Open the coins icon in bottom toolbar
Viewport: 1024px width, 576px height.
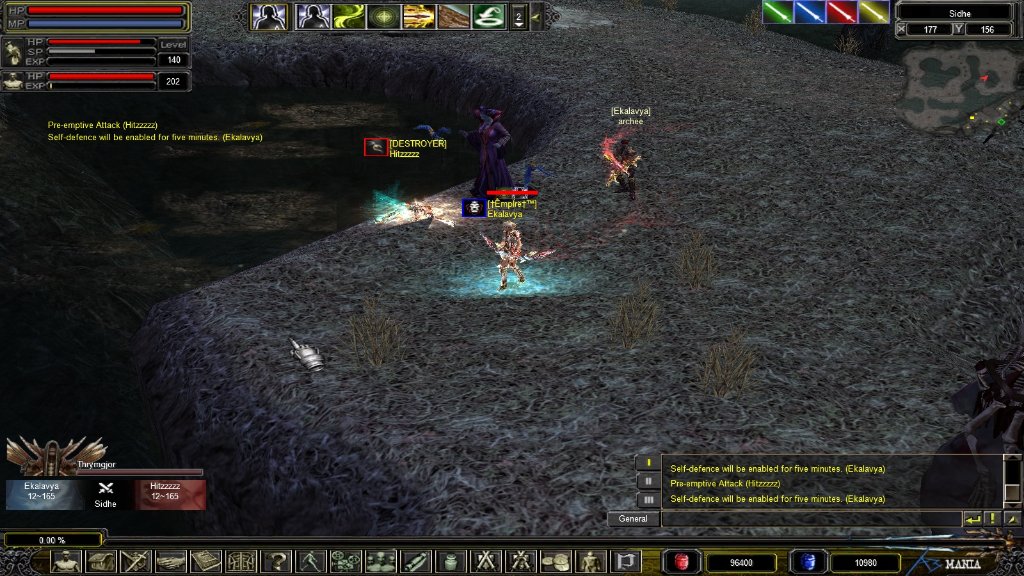point(554,561)
